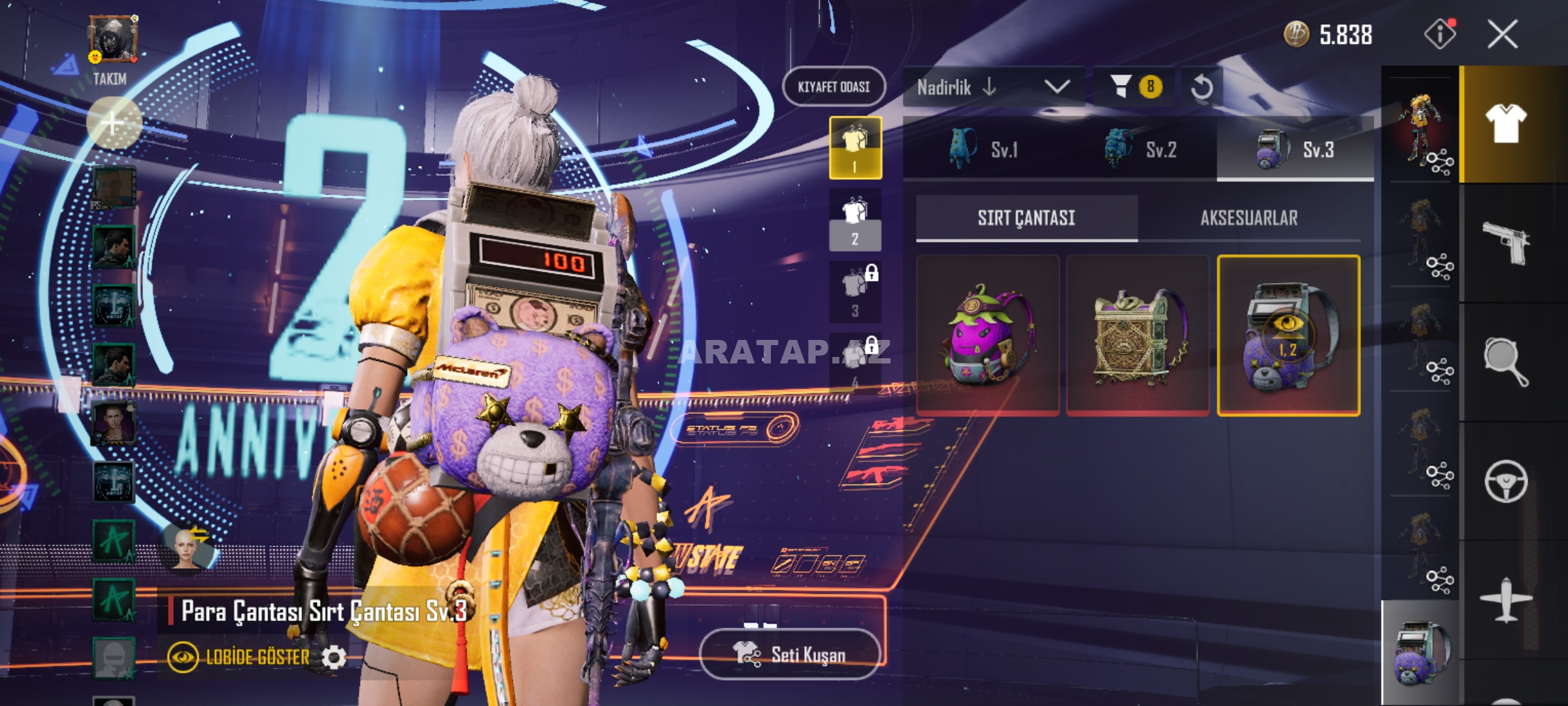The height and width of the screenshot is (706, 1568).
Task: Open the steering wheel vehicle category
Action: (x=1506, y=482)
